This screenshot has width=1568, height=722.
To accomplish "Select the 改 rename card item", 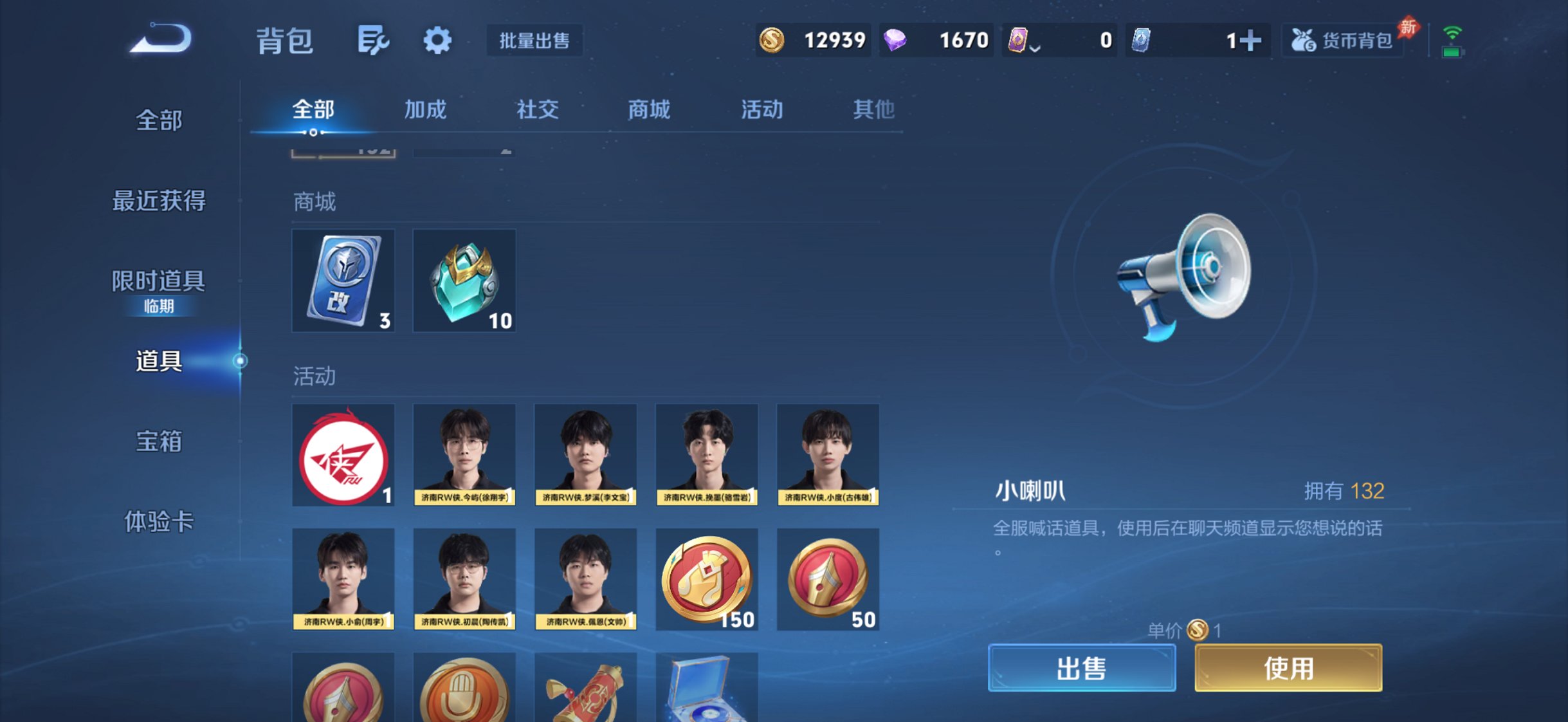I will 343,280.
